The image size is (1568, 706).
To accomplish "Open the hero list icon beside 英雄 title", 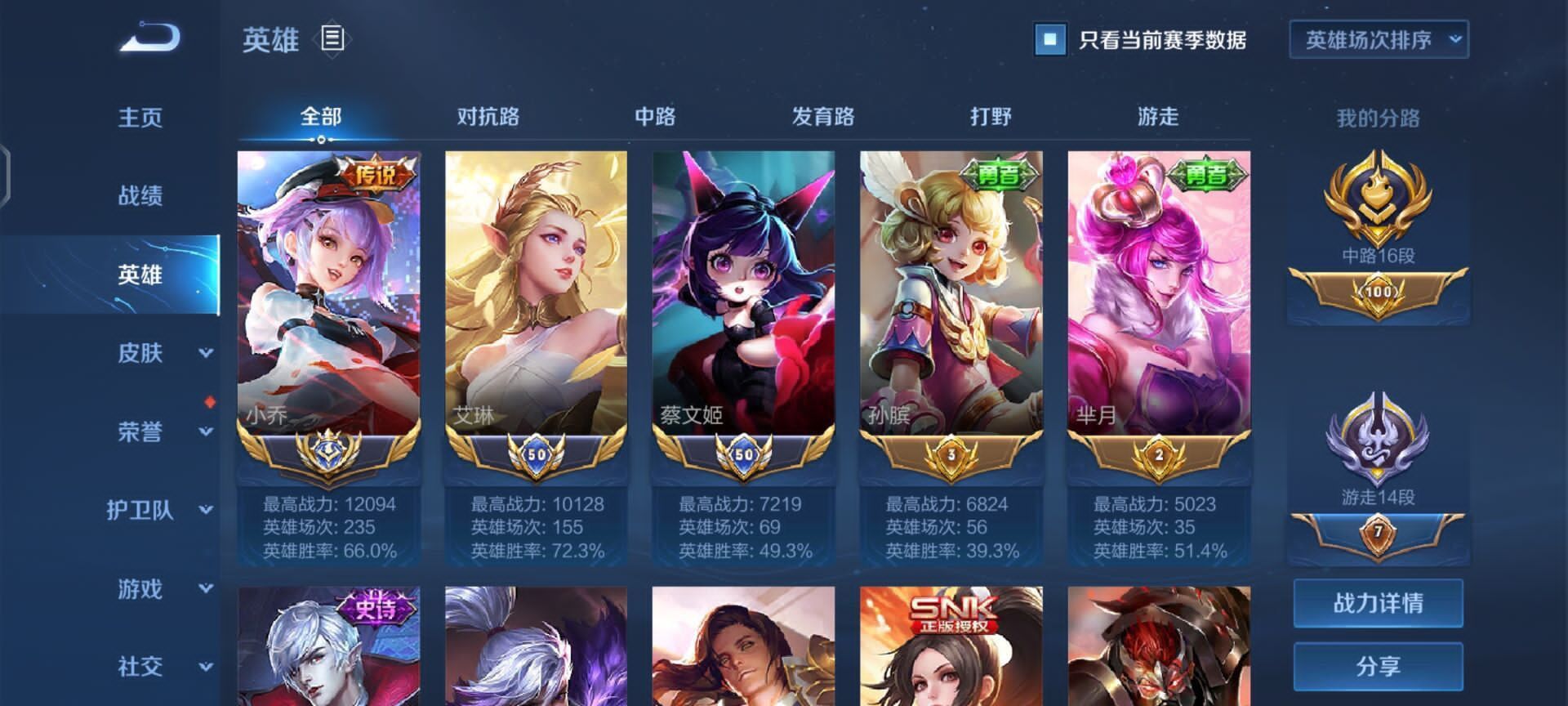I will point(334,36).
